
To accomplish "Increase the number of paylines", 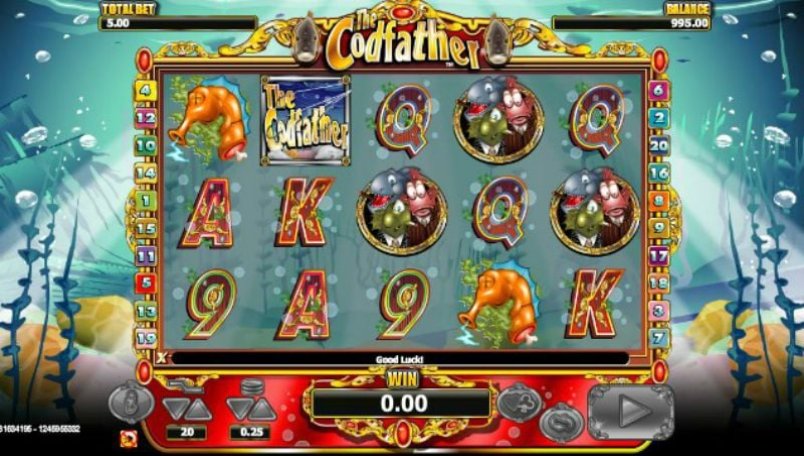I will click(x=198, y=408).
